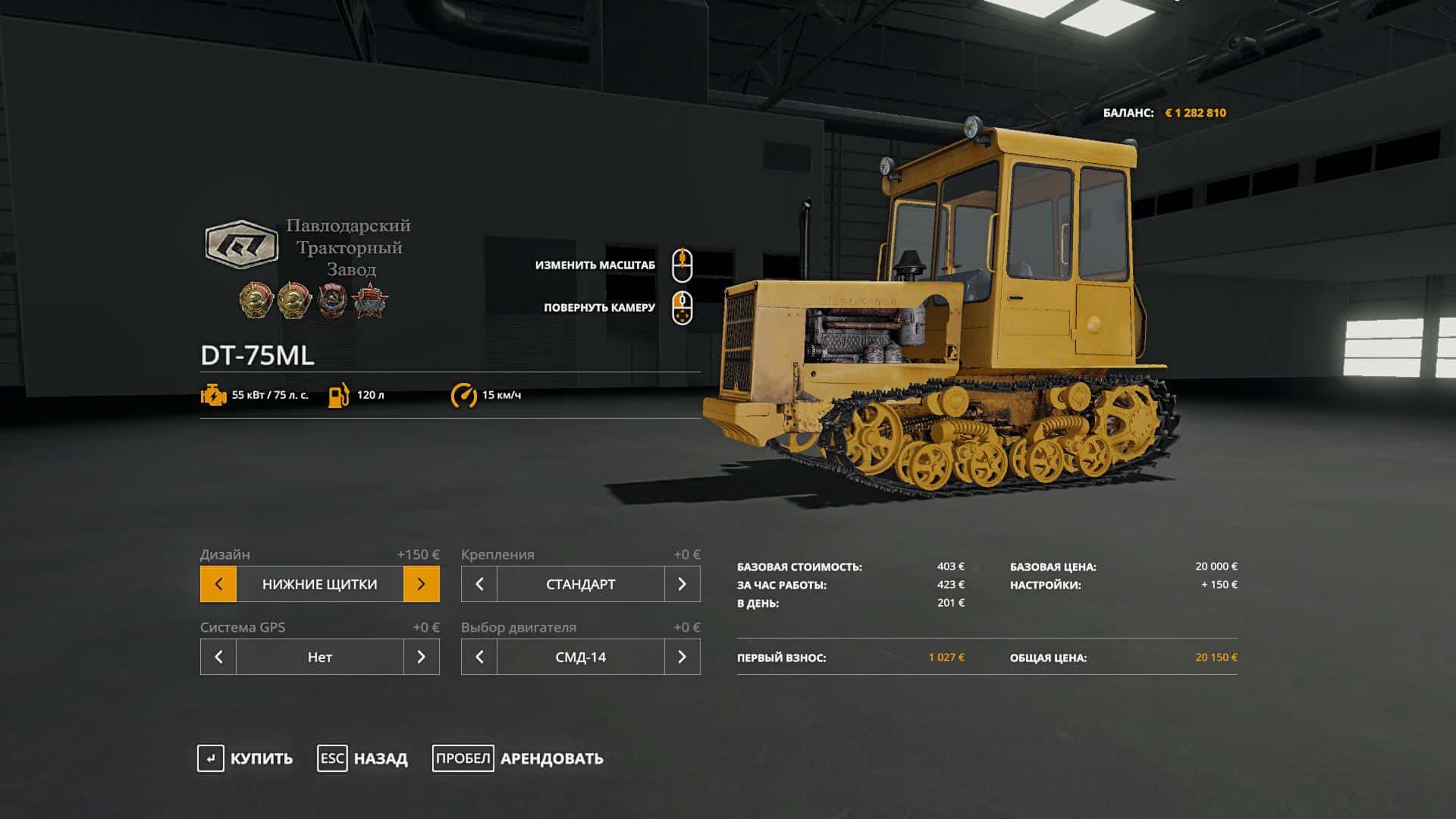Buy the tractor with Купить

point(245,758)
